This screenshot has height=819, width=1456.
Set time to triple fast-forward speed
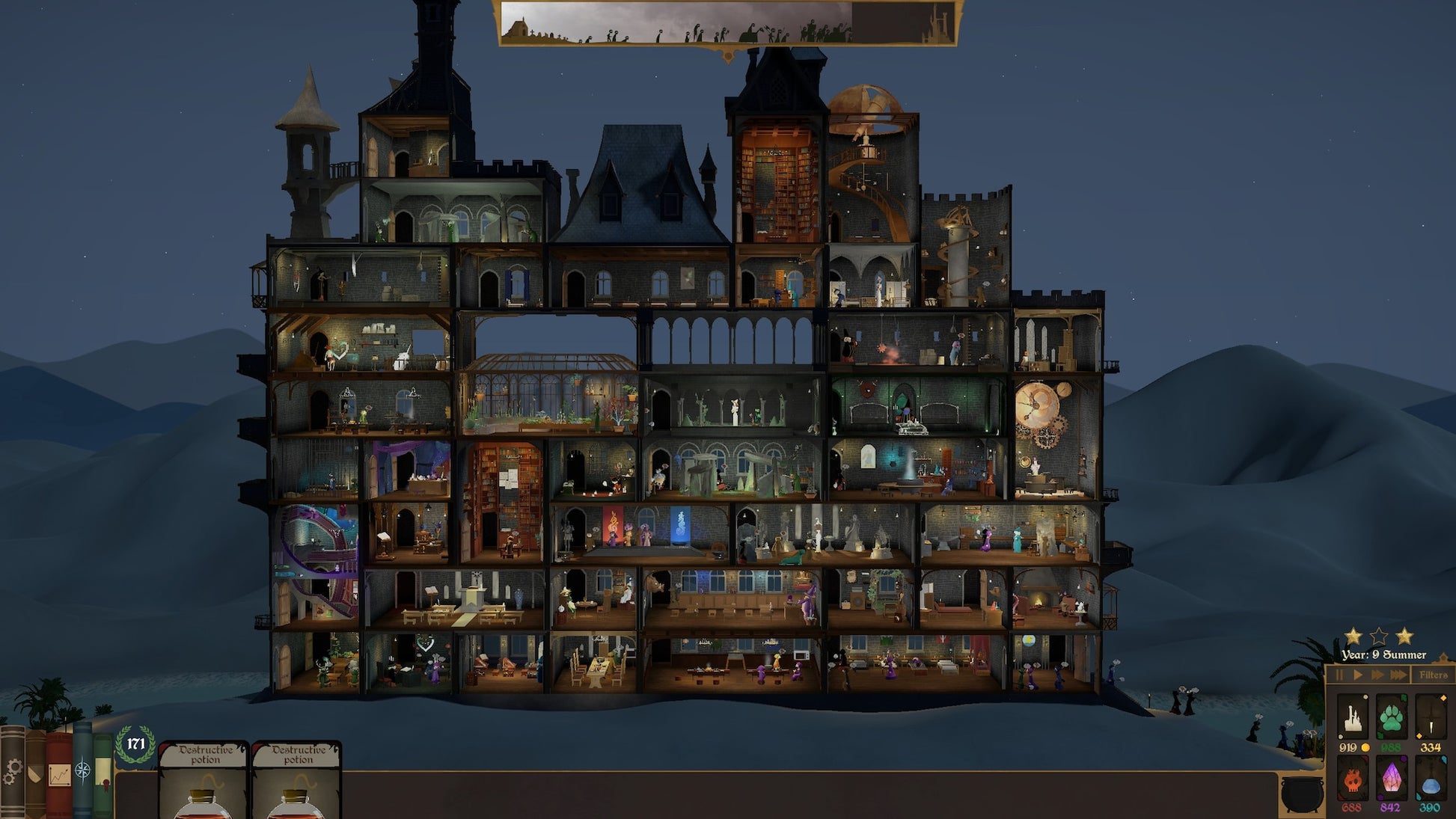click(1398, 675)
